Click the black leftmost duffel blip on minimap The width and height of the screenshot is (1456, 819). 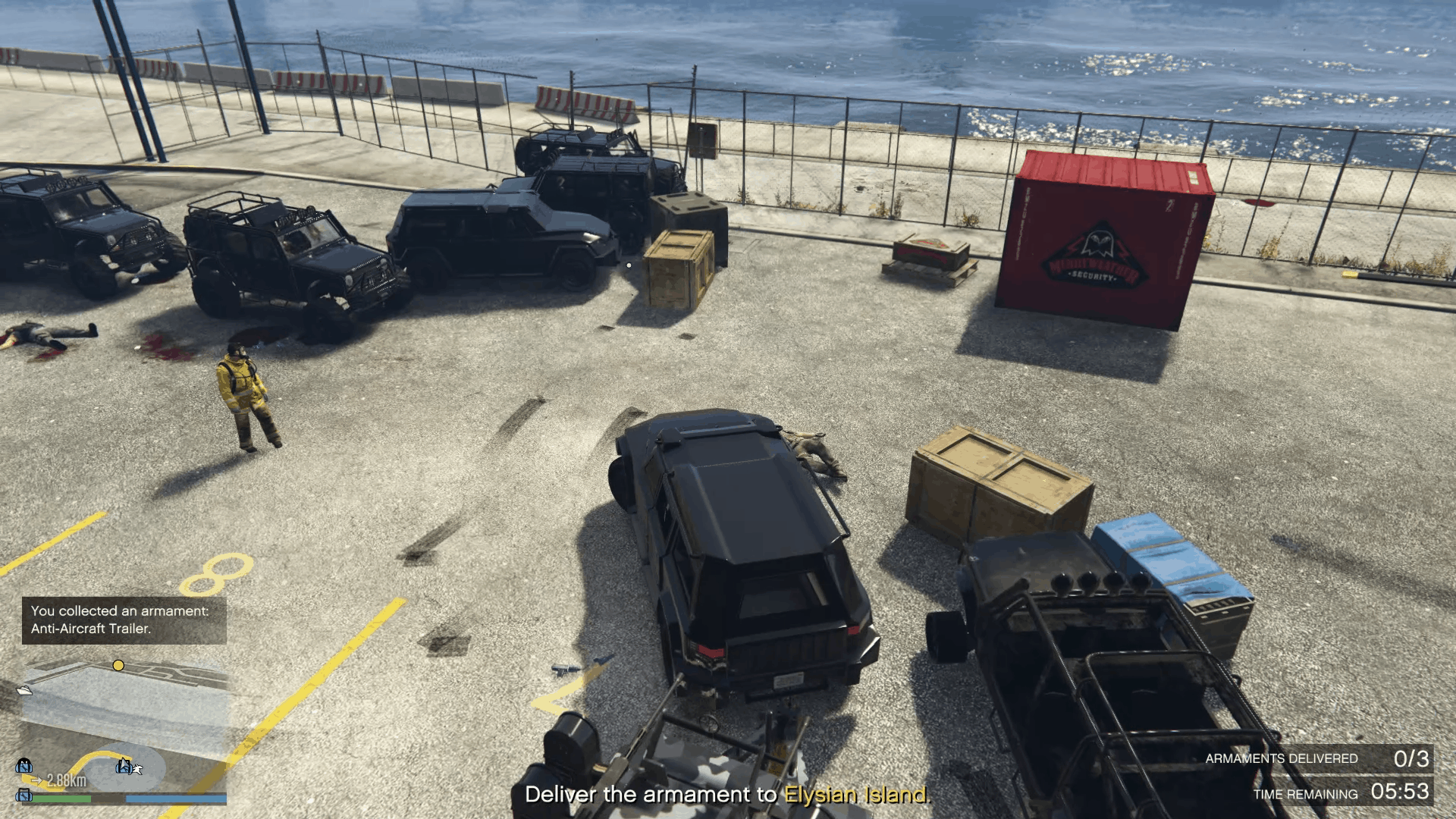[x=24, y=764]
